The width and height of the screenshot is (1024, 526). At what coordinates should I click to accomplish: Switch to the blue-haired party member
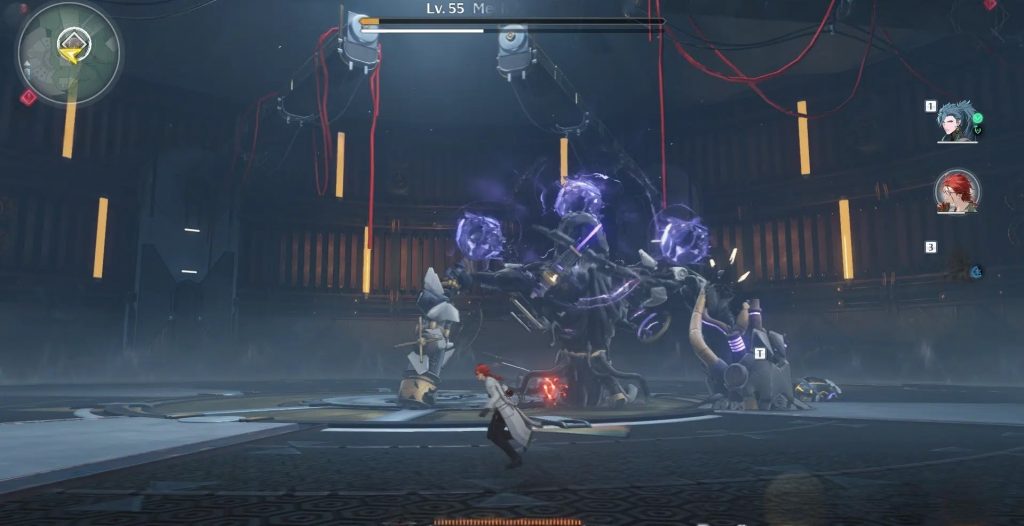[x=956, y=121]
